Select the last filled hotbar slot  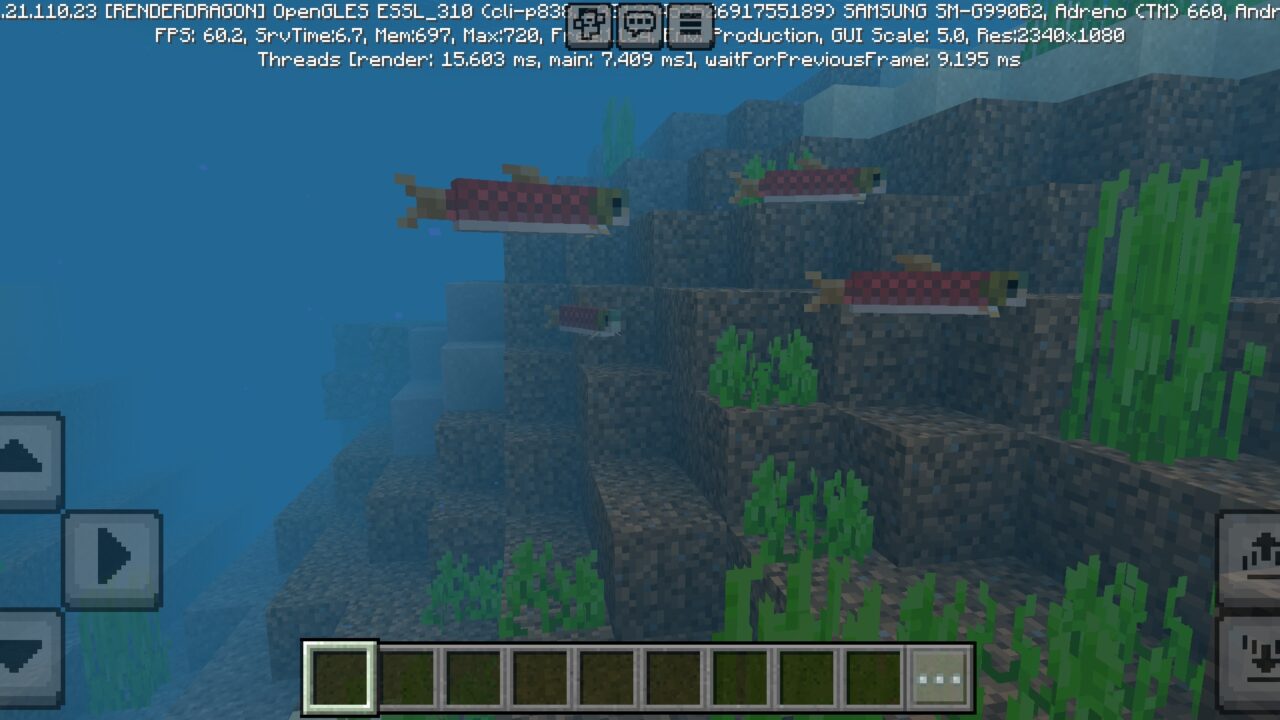872,677
